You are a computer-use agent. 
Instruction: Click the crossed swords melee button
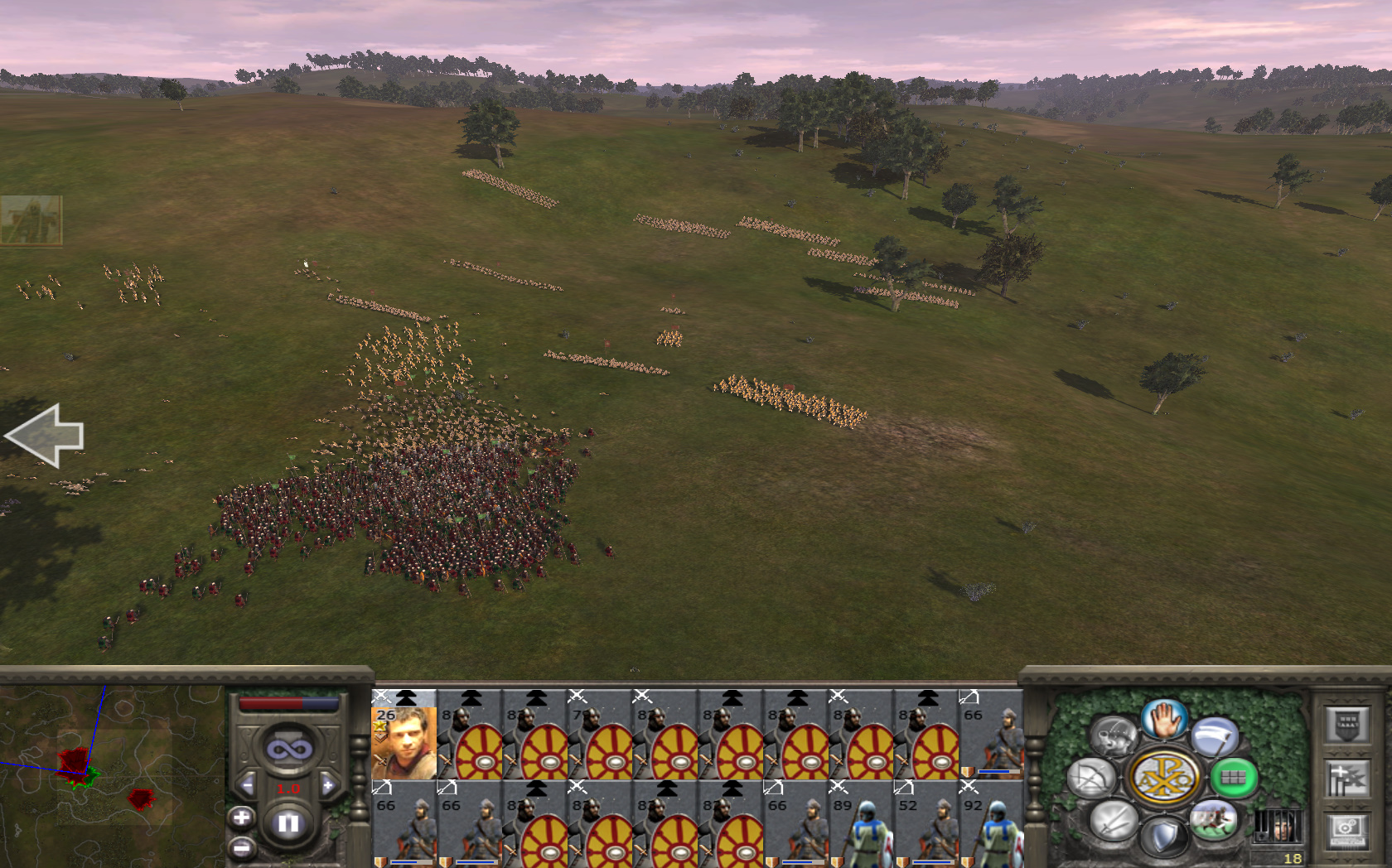[x=1112, y=821]
